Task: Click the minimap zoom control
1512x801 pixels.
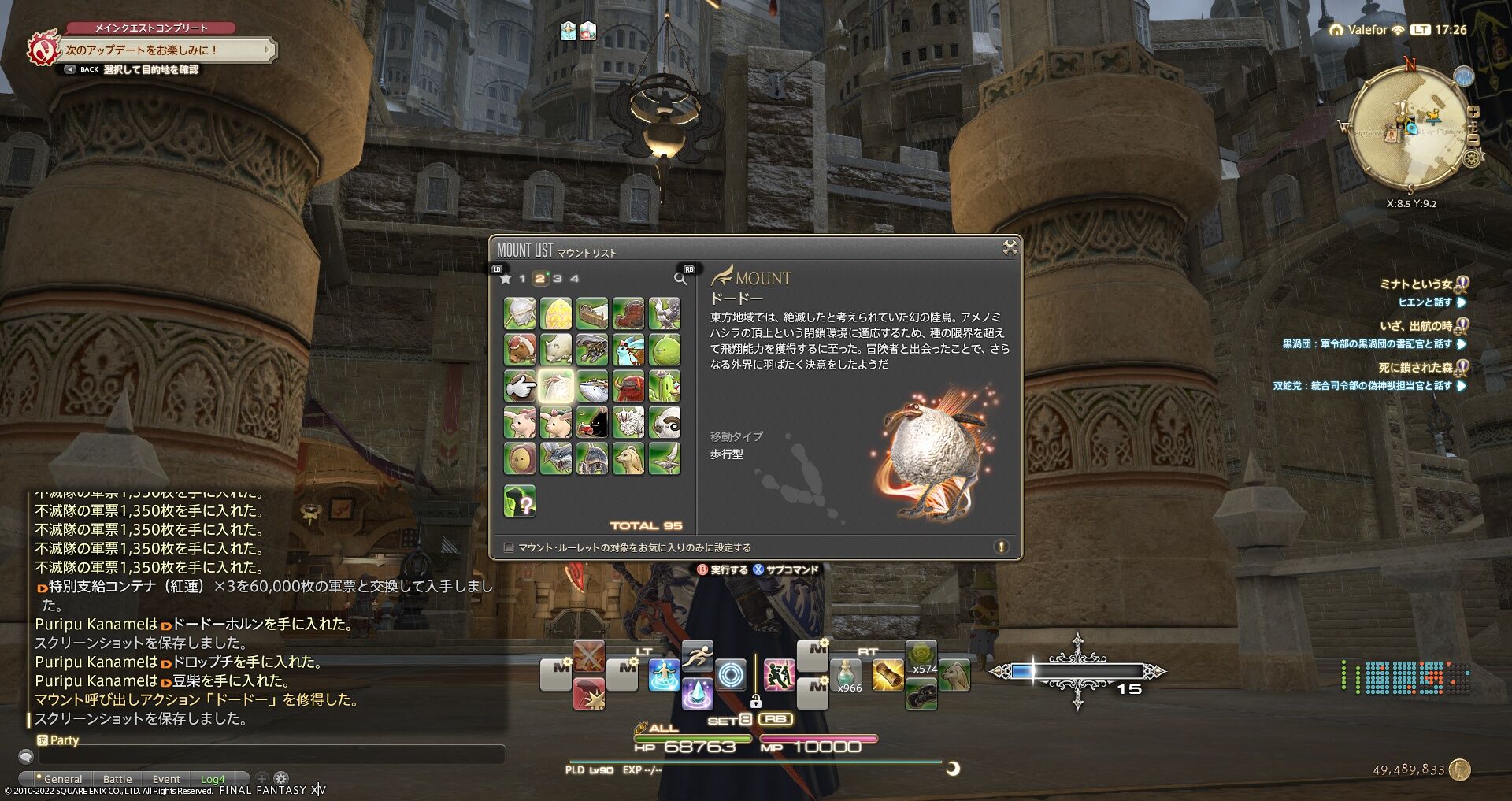Action: pyautogui.click(x=1473, y=112)
